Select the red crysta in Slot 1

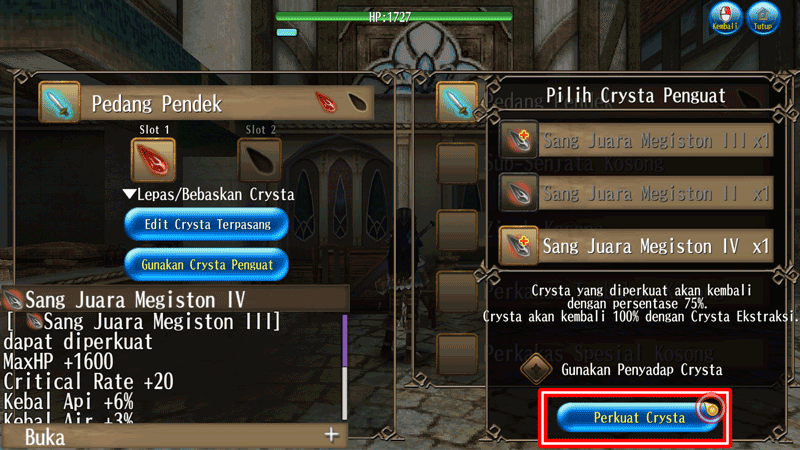click(x=153, y=160)
